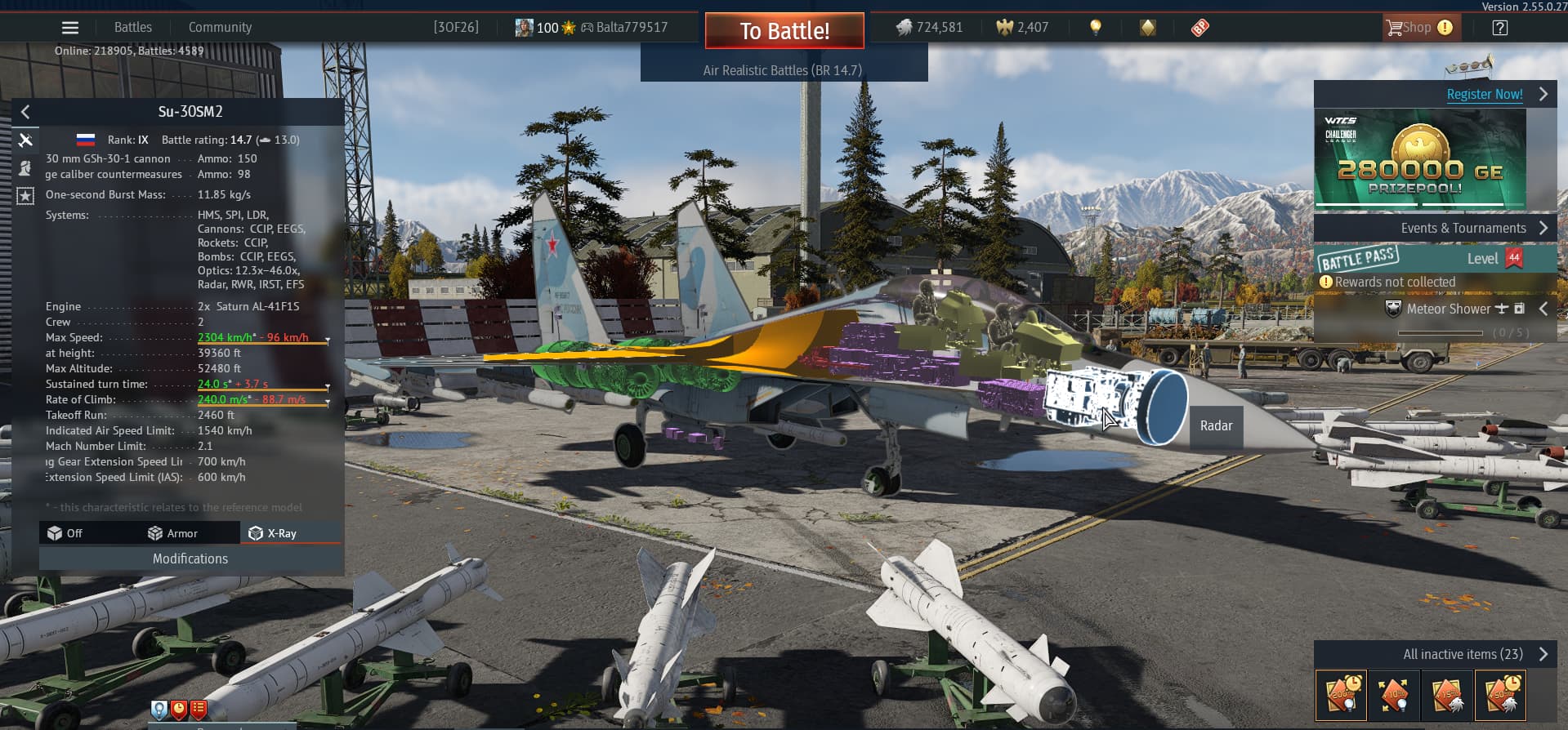Open the Battle Pass panel
Screen dimensions: 1568x730
click(x=1420, y=259)
